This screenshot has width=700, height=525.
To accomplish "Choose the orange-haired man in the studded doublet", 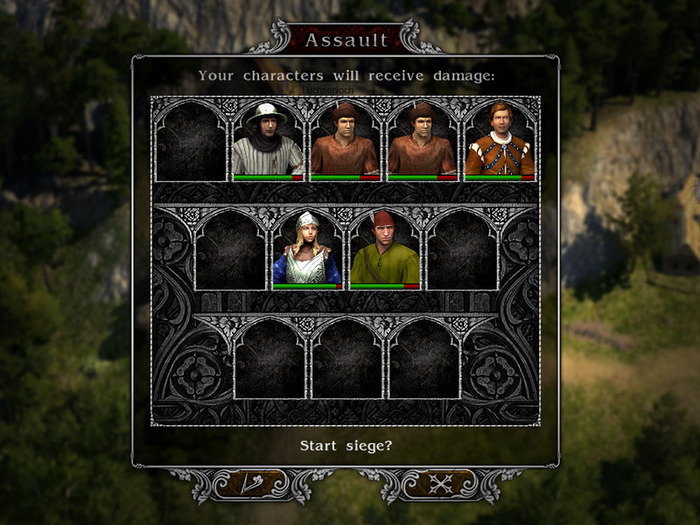I will coord(499,140).
